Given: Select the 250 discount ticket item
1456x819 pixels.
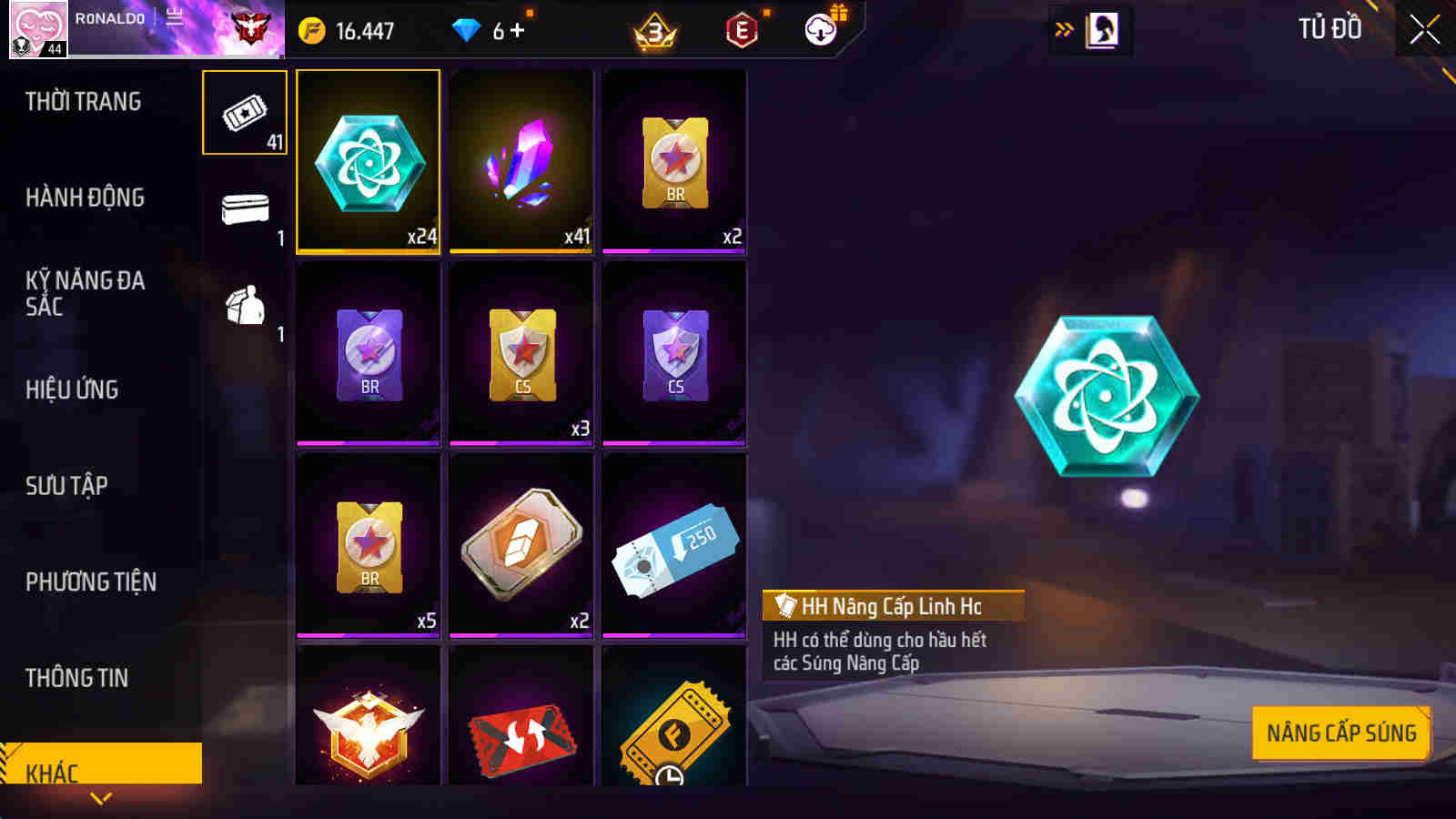Looking at the screenshot, I should [x=672, y=544].
